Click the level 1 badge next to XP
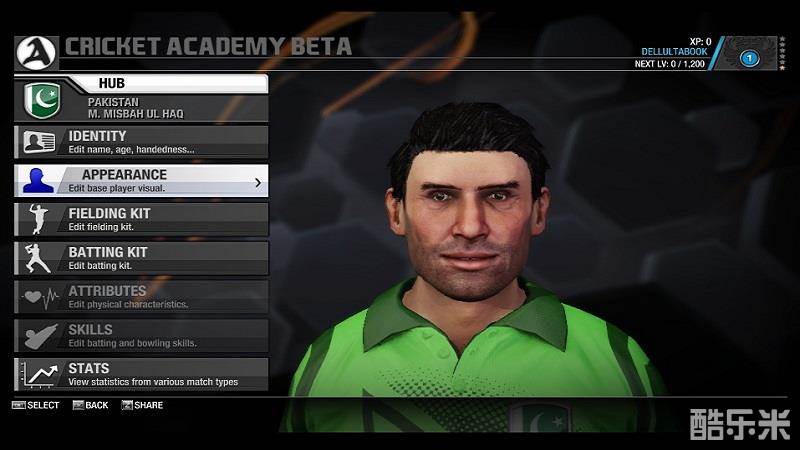This screenshot has width=800, height=450. click(748, 58)
